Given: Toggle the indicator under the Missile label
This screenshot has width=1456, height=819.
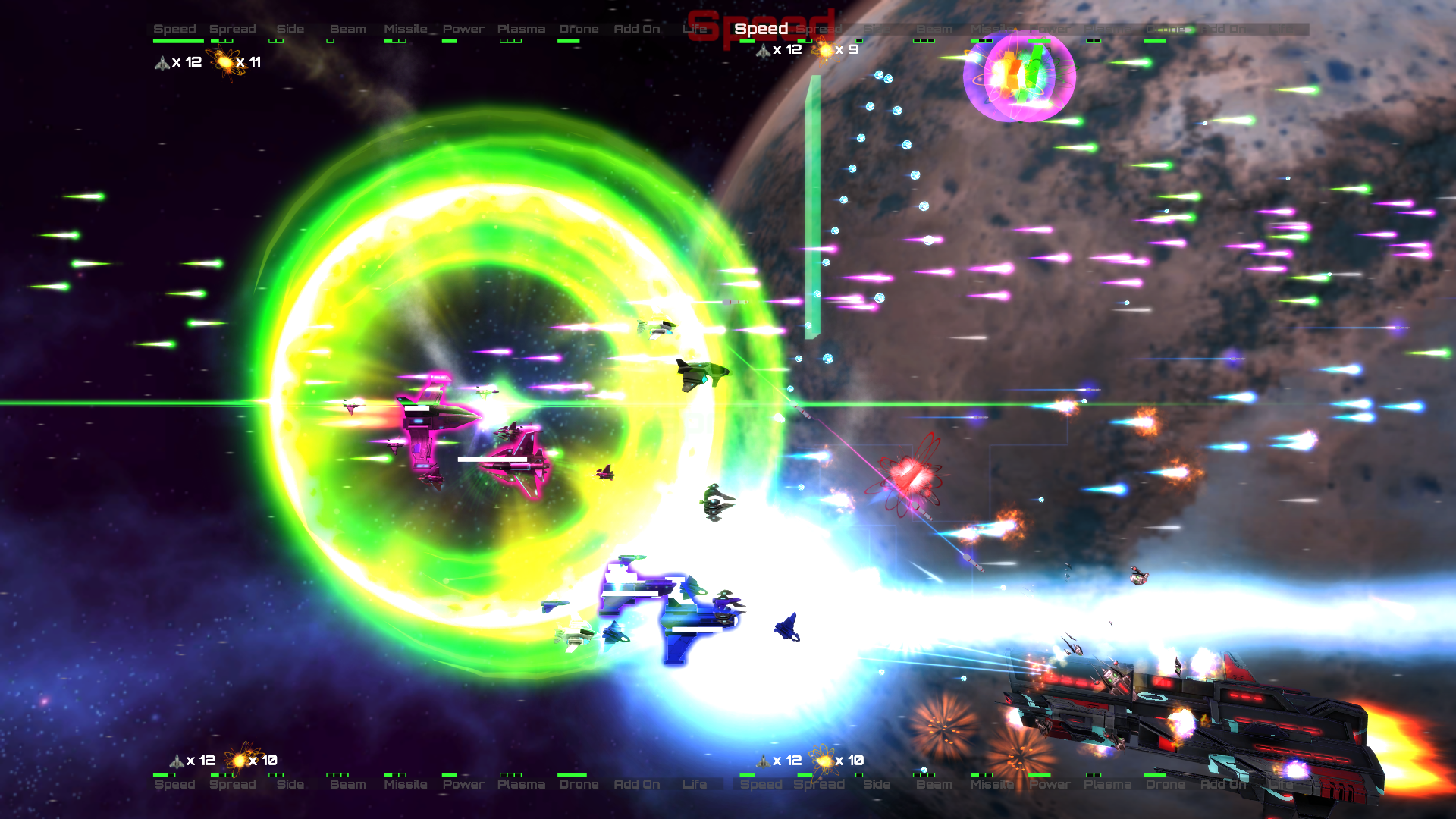Looking at the screenshot, I should [x=394, y=42].
